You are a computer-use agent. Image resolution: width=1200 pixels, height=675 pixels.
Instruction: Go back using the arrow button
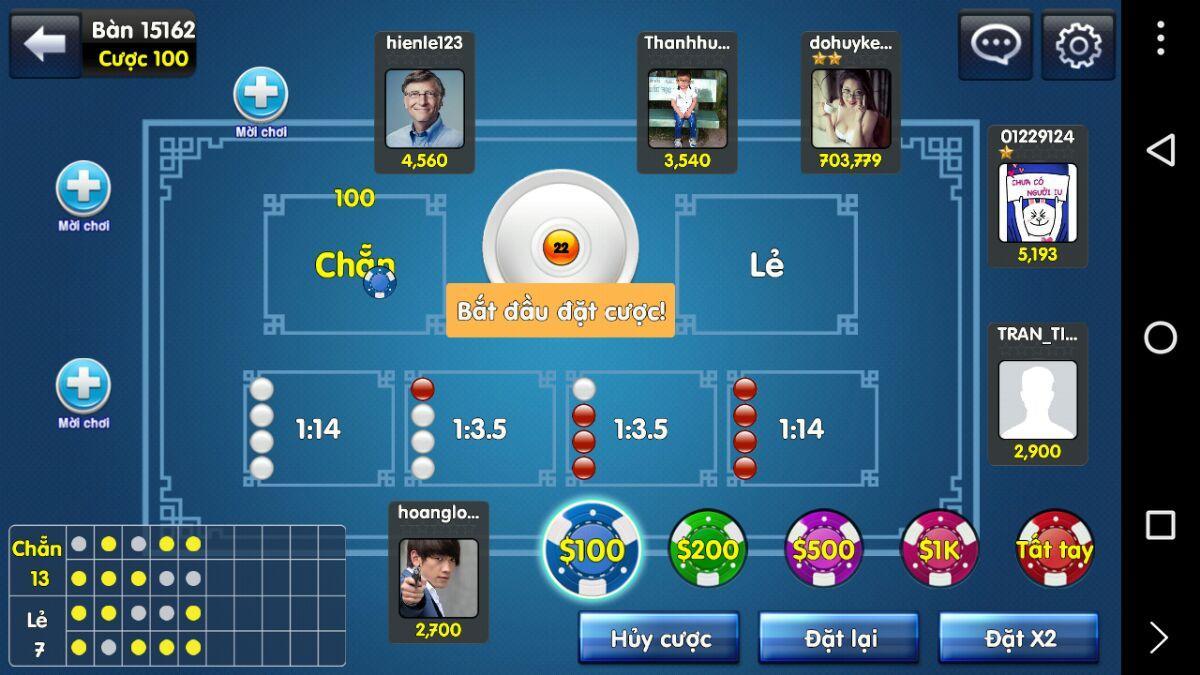click(x=45, y=44)
